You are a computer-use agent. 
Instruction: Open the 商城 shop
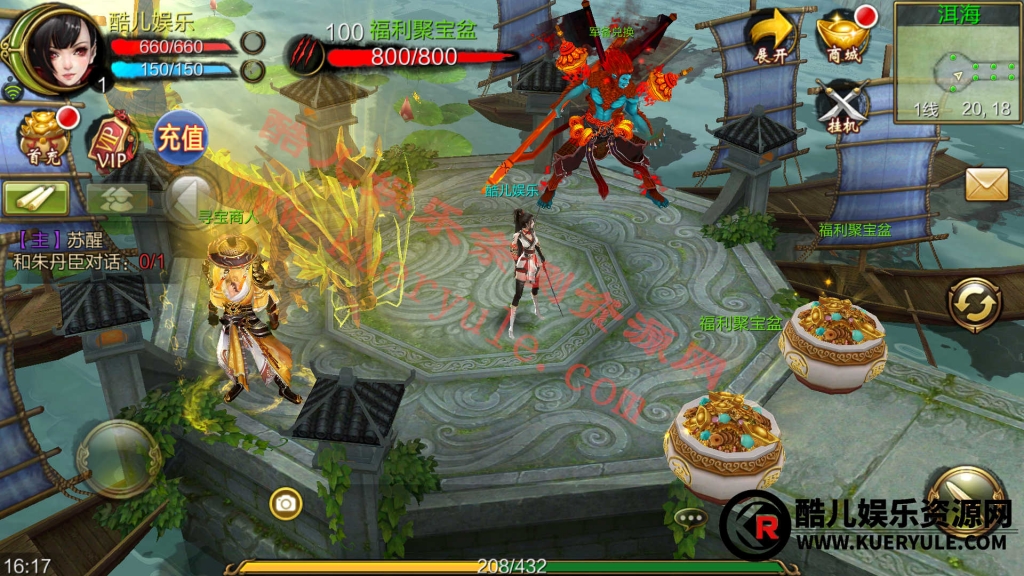tap(843, 36)
